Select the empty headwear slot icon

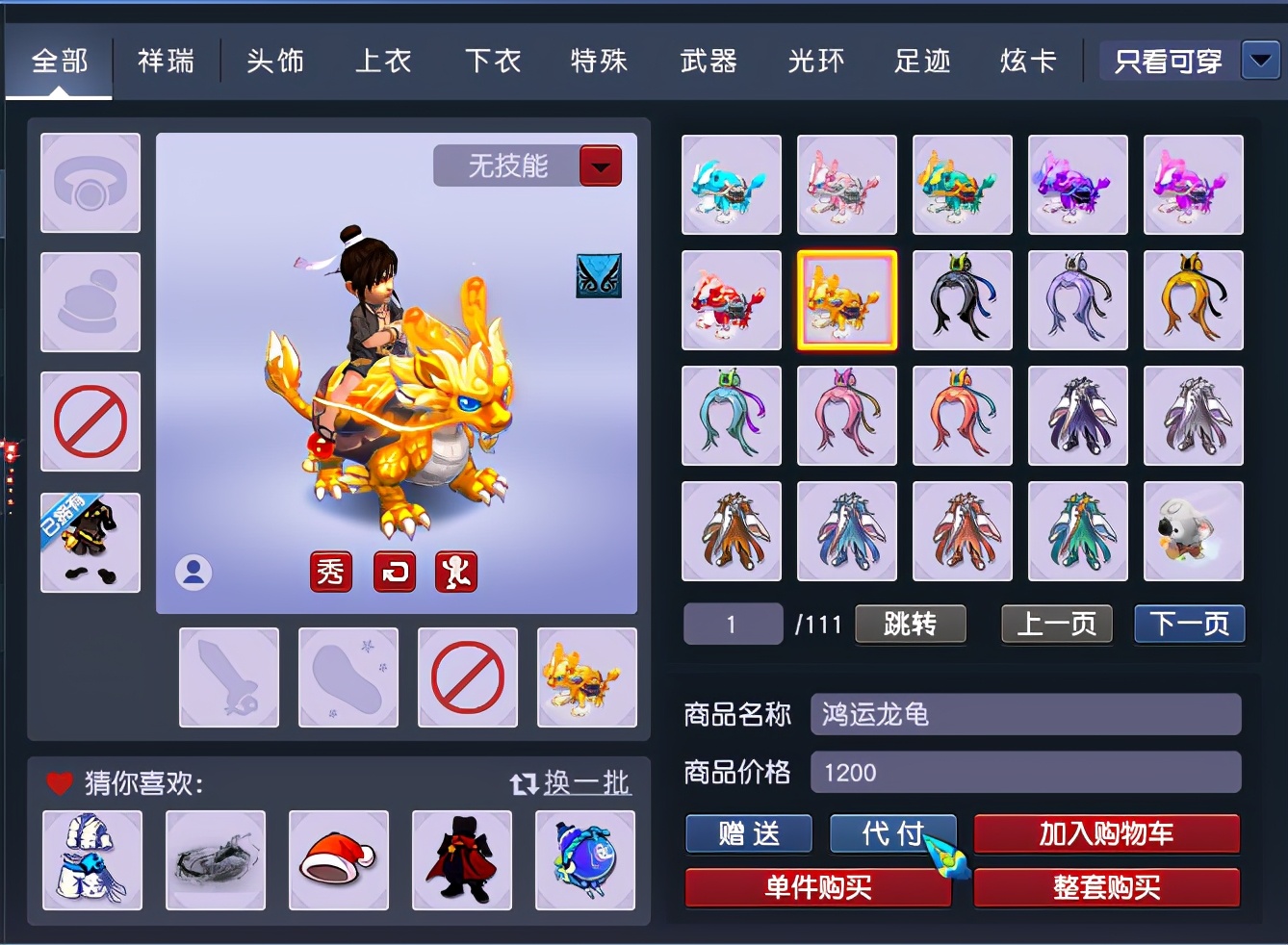tap(90, 184)
